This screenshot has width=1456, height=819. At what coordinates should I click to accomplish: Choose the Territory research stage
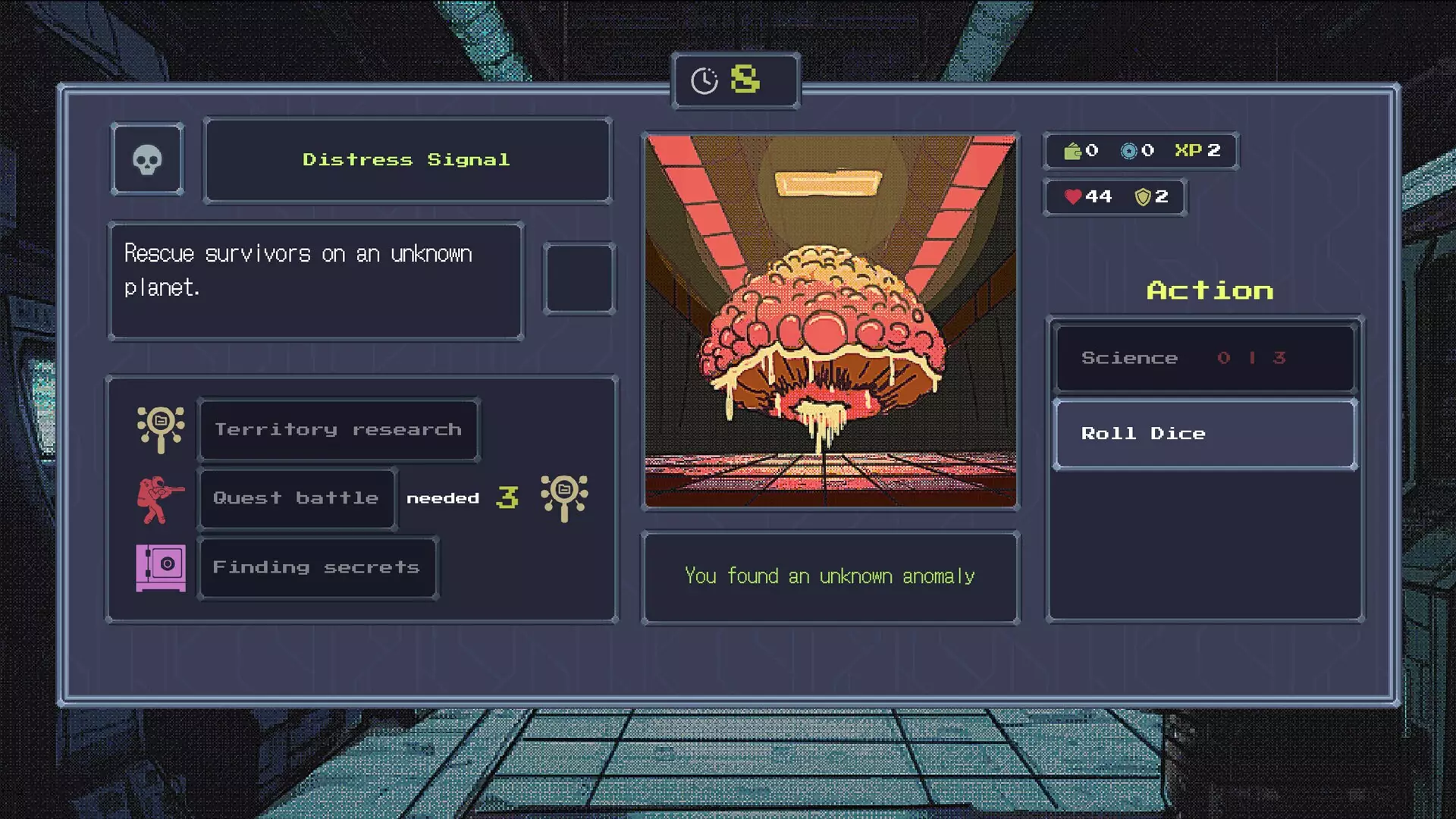(x=338, y=429)
